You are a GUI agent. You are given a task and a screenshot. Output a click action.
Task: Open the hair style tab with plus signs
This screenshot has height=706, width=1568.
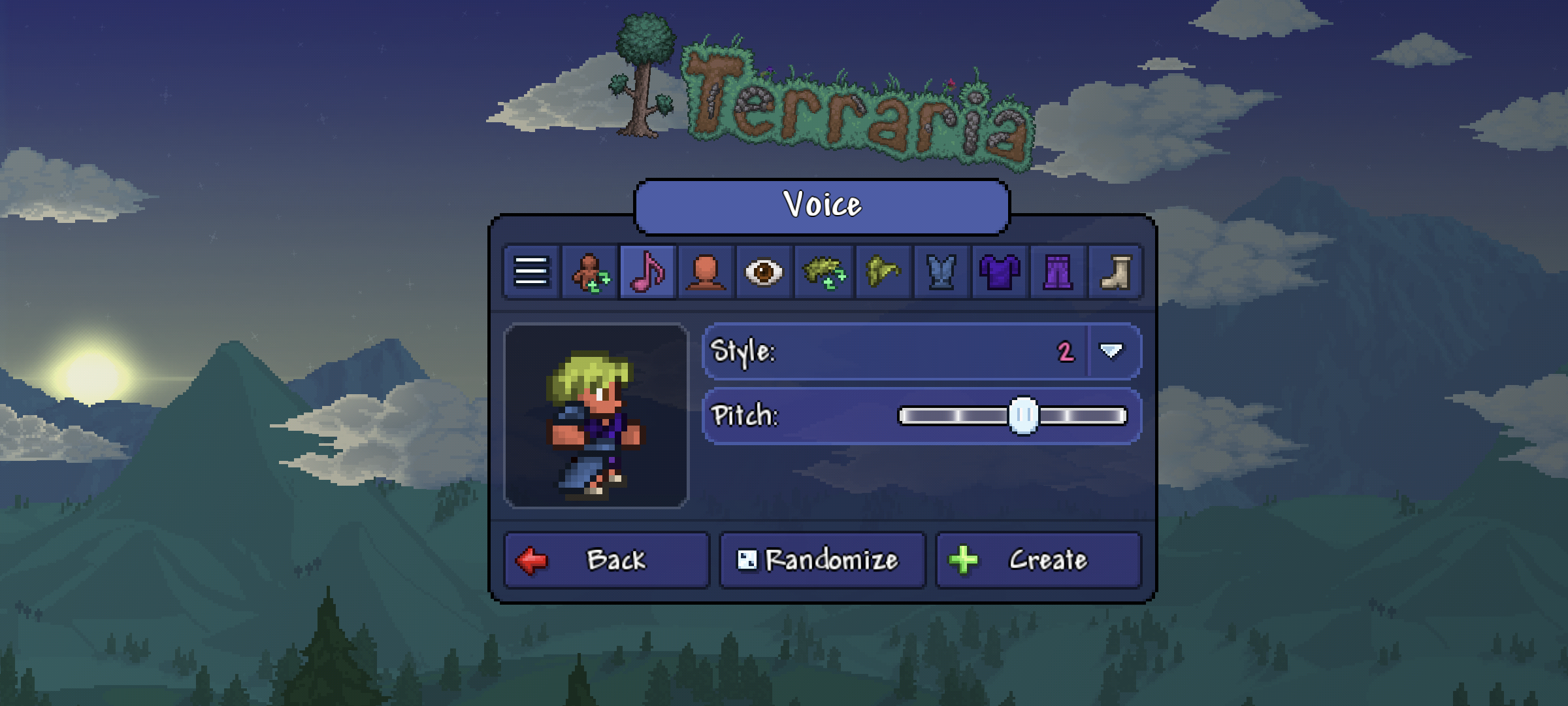tap(823, 272)
